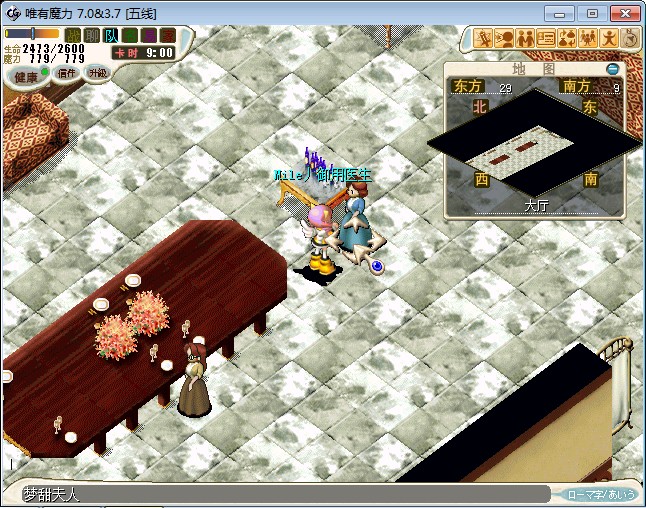The height and width of the screenshot is (508, 646).
Task: Open the three-person group icon
Action: click(x=589, y=39)
